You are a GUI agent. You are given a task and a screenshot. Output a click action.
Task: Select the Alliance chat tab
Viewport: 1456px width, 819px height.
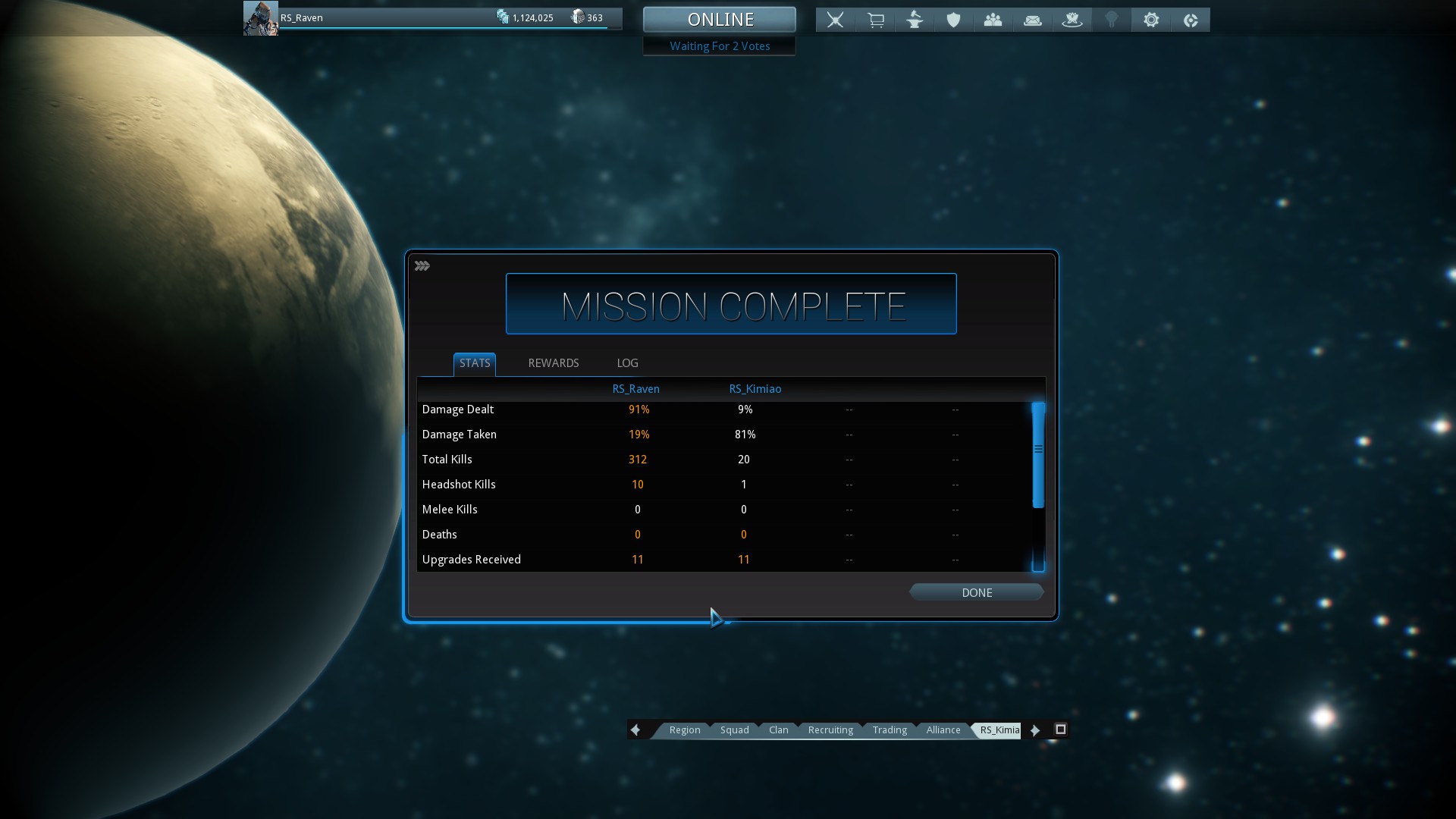(x=943, y=730)
